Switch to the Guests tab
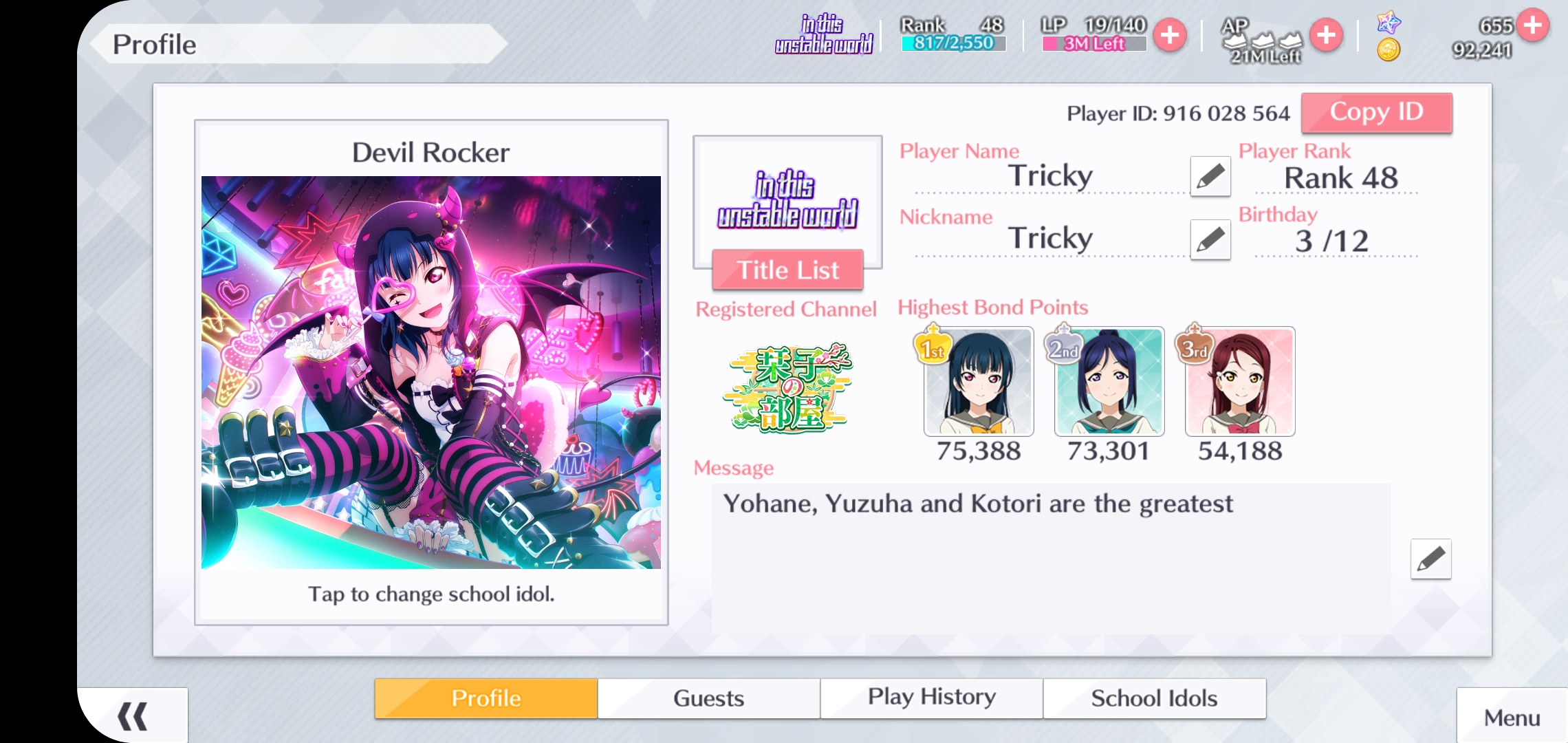The width and height of the screenshot is (1568, 743). click(x=708, y=698)
